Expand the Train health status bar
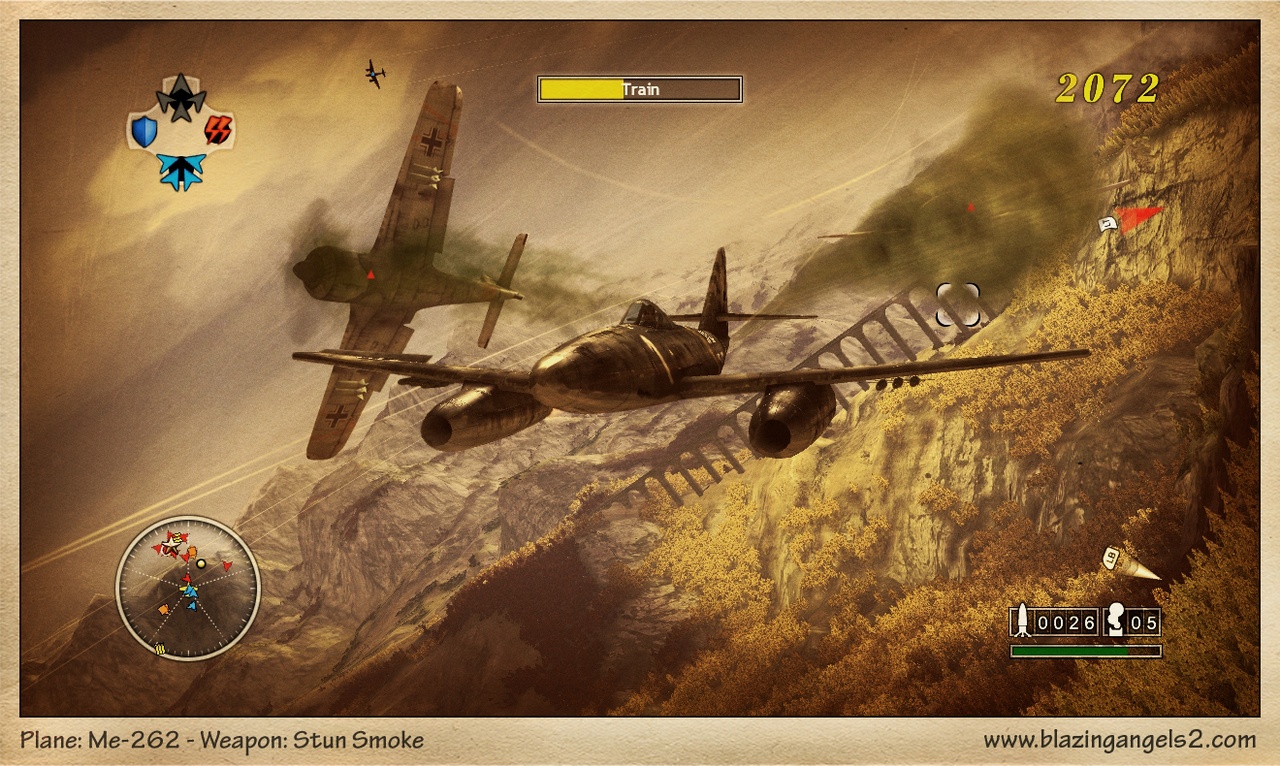 coord(580,88)
